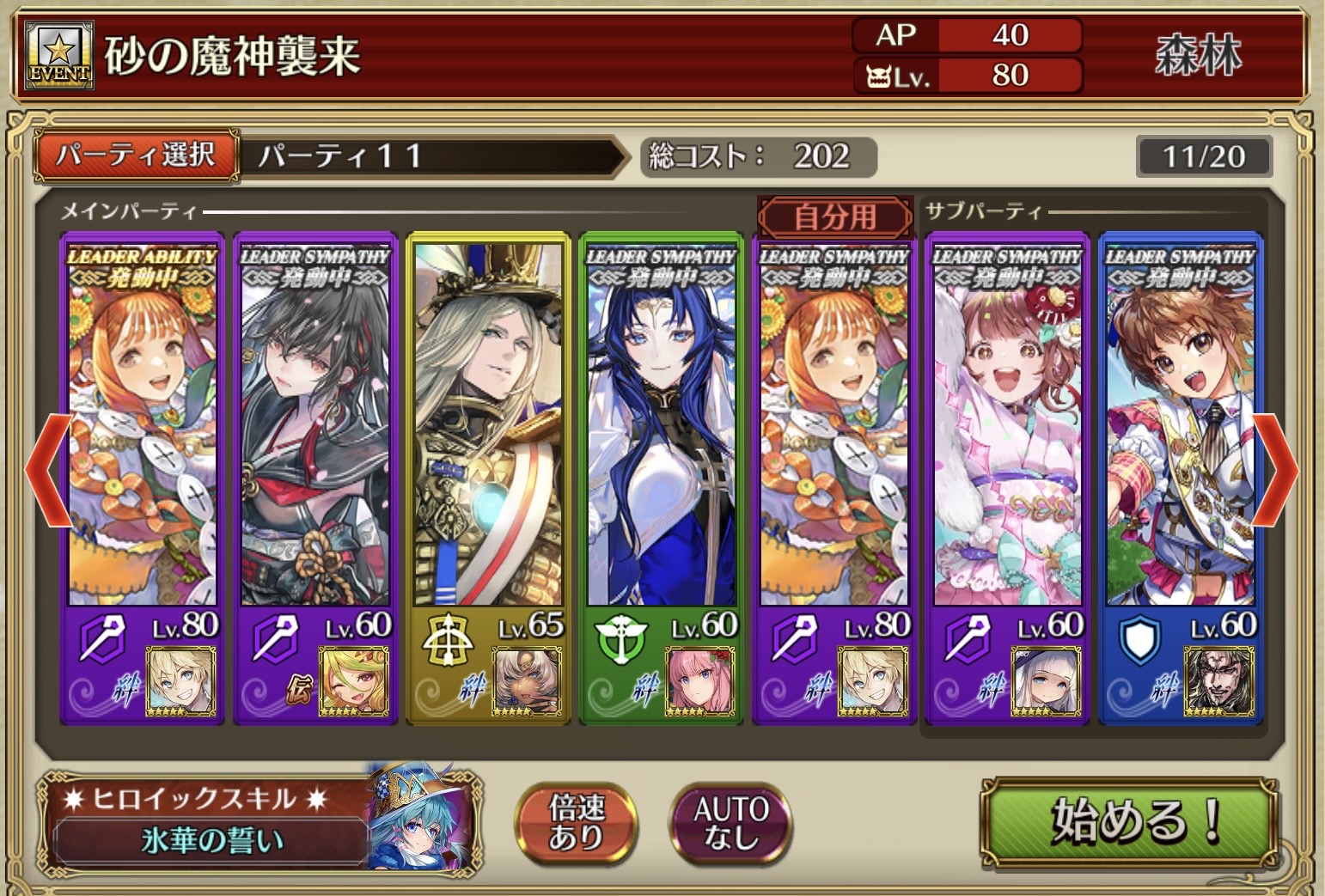Toggle the AUTOなし auto-battle button

[730, 822]
